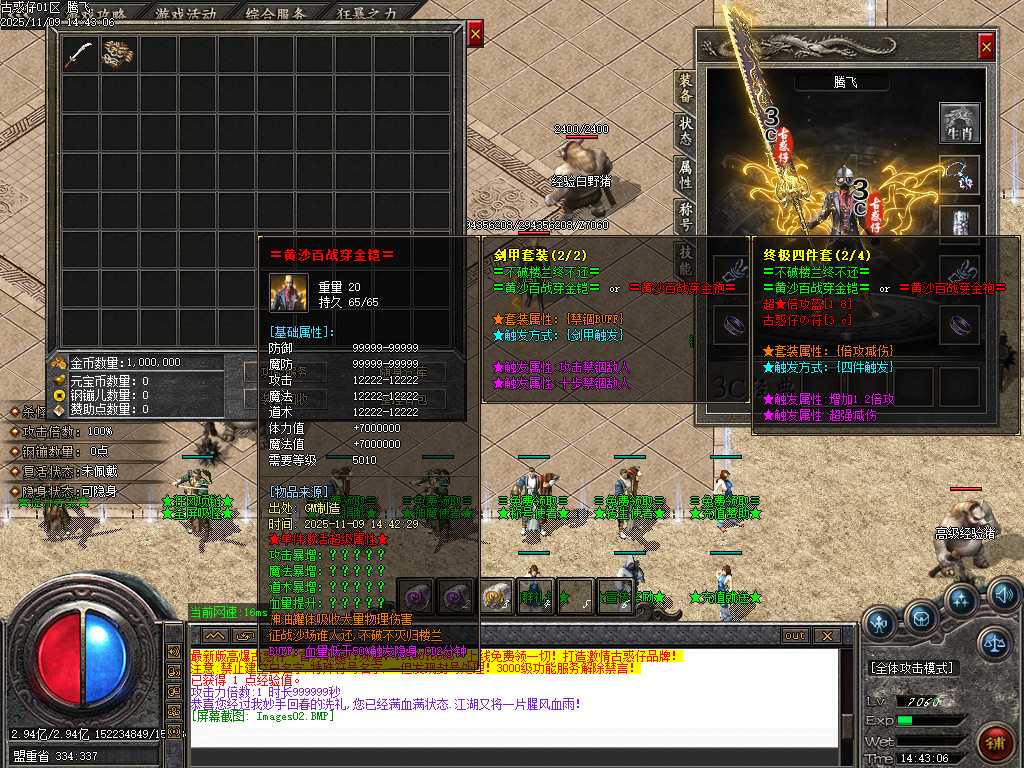Select the curved blade in the bag
Viewport: 1024px width, 768px height.
(80, 54)
